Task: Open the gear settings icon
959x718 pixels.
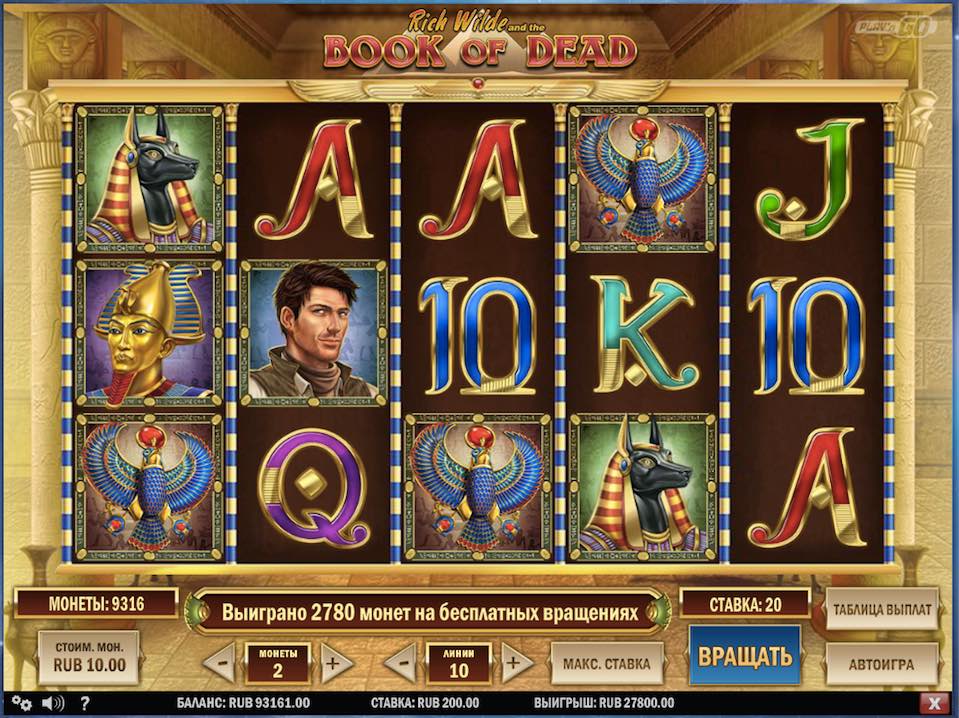Action: (x=22, y=703)
